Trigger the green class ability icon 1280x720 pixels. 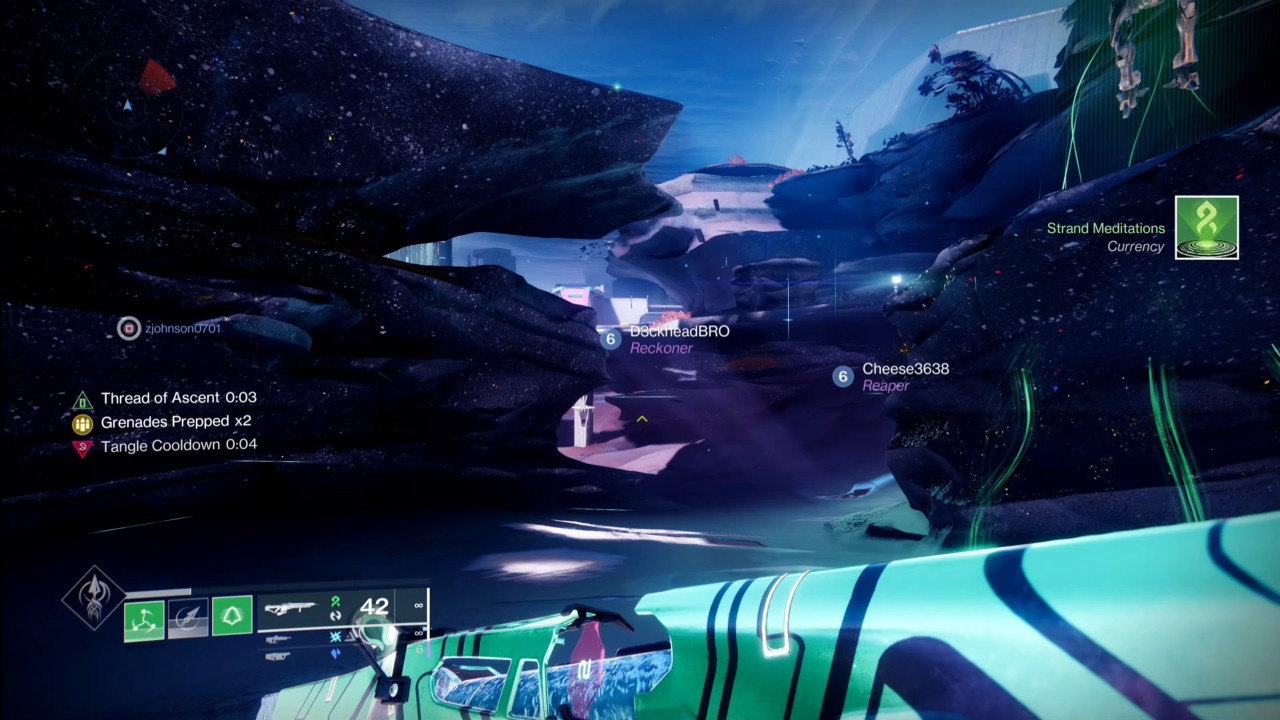(x=232, y=616)
